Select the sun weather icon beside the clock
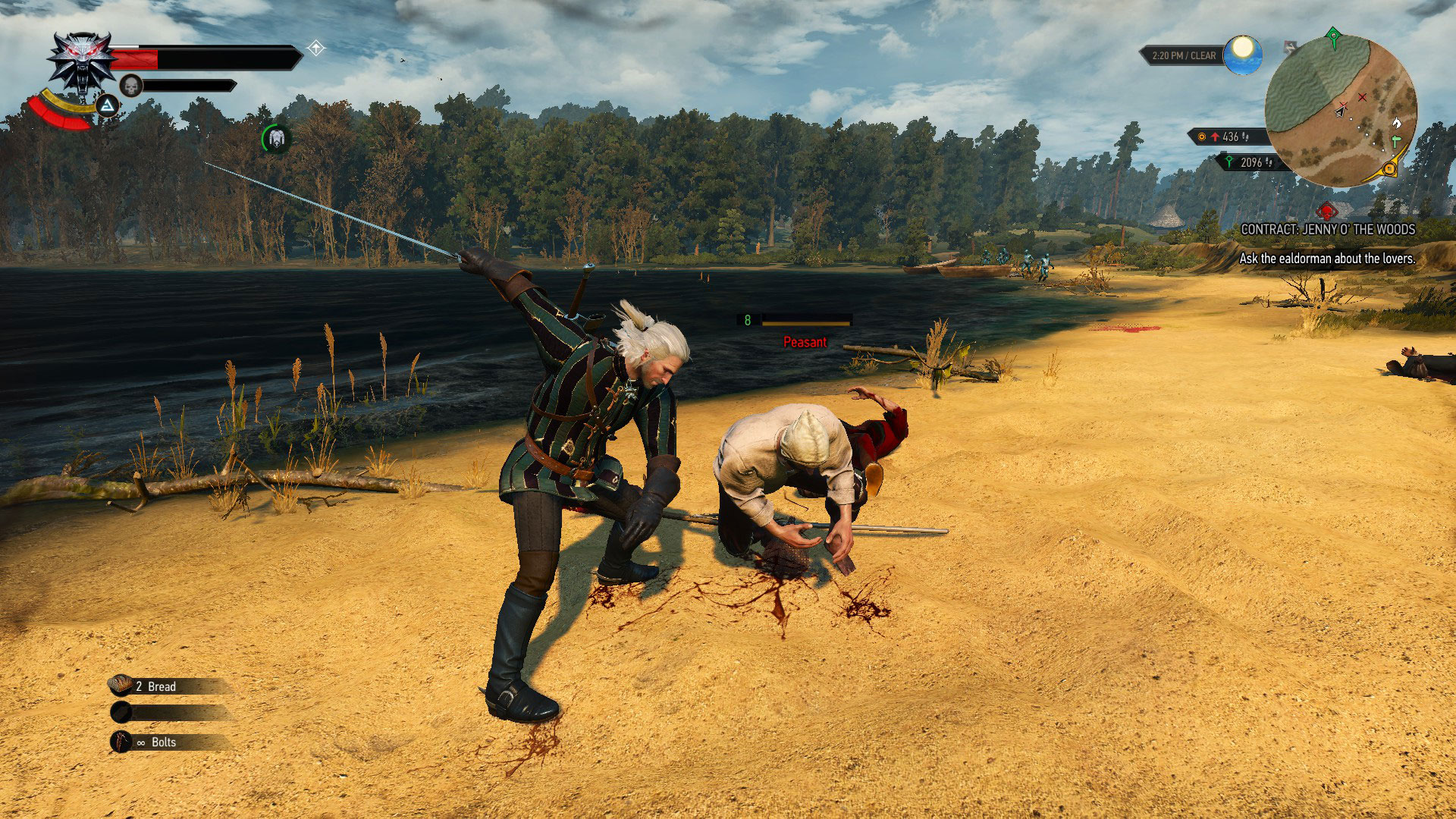Screen dimensions: 1456x819 pyautogui.click(x=1242, y=55)
